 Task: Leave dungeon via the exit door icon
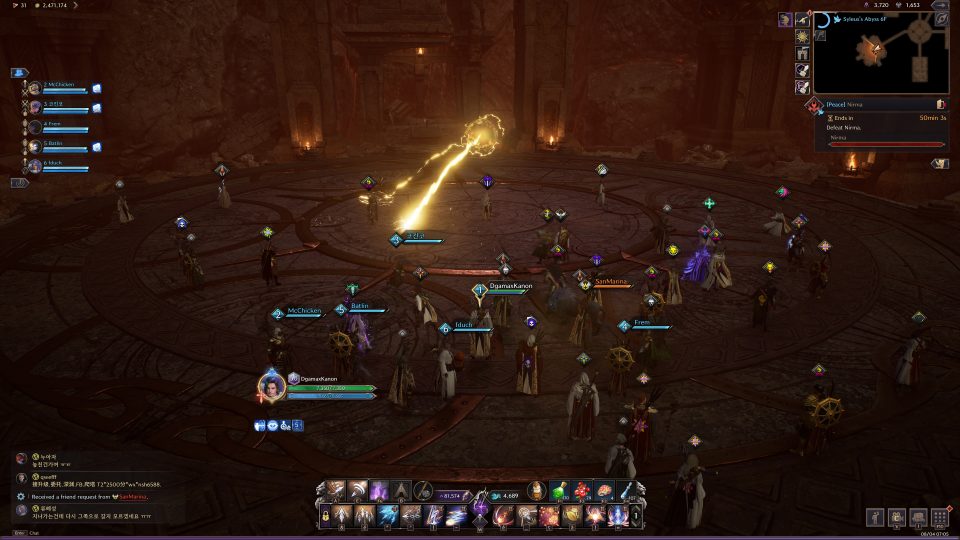pyautogui.click(x=941, y=104)
